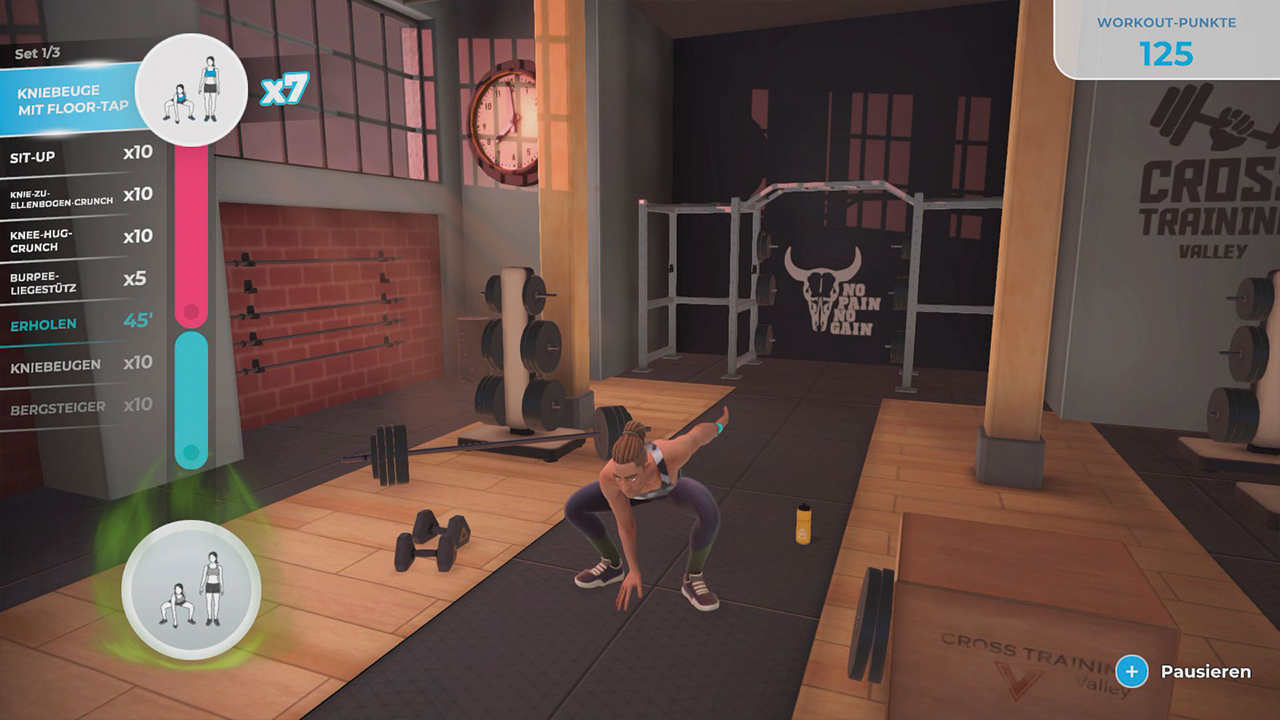Screen dimensions: 1280x720
Task: Choose the Sit-Up row in the exercise list
Action: pyautogui.click(x=80, y=155)
